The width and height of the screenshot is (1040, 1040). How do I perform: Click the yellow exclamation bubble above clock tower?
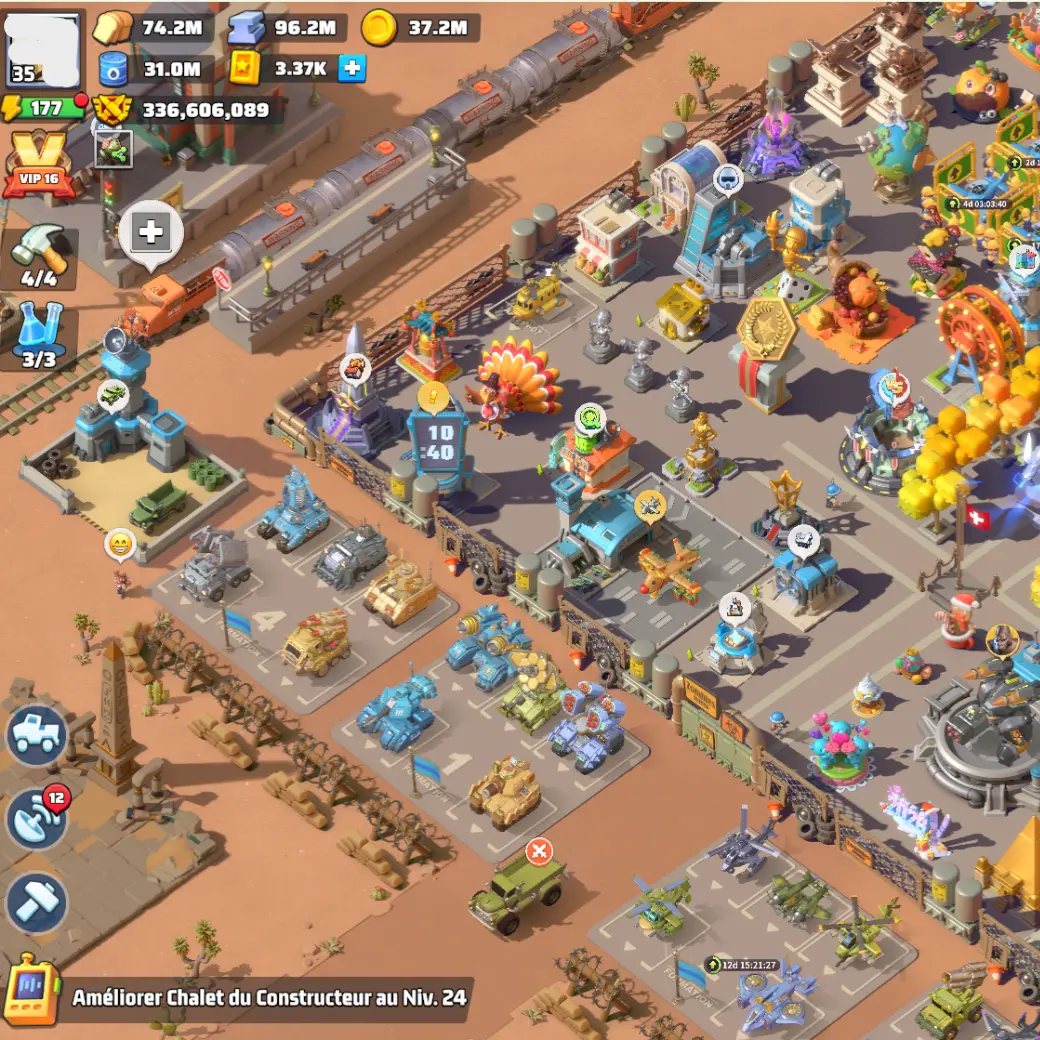[433, 397]
